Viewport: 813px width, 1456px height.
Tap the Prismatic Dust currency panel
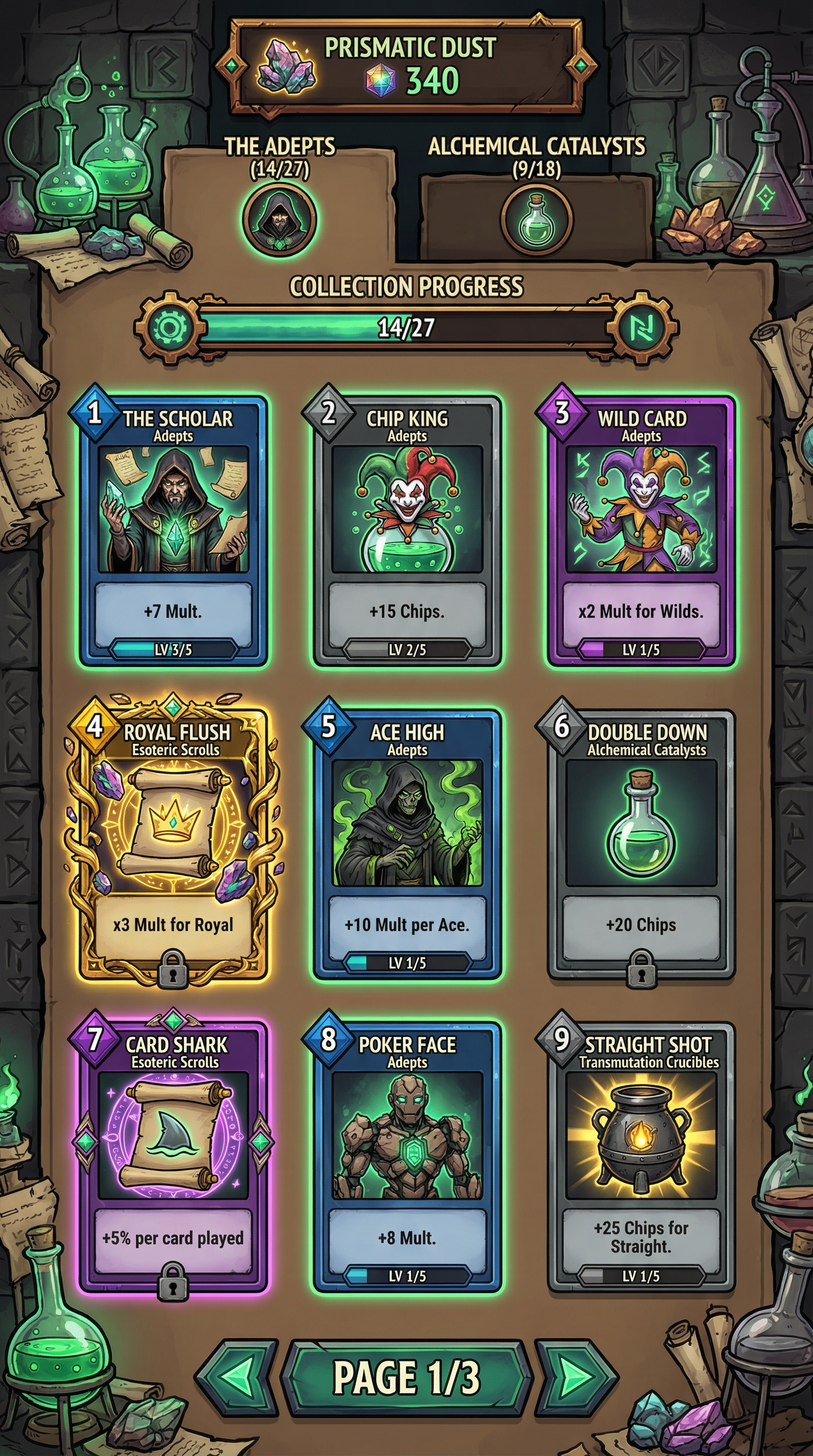pyautogui.click(x=406, y=65)
